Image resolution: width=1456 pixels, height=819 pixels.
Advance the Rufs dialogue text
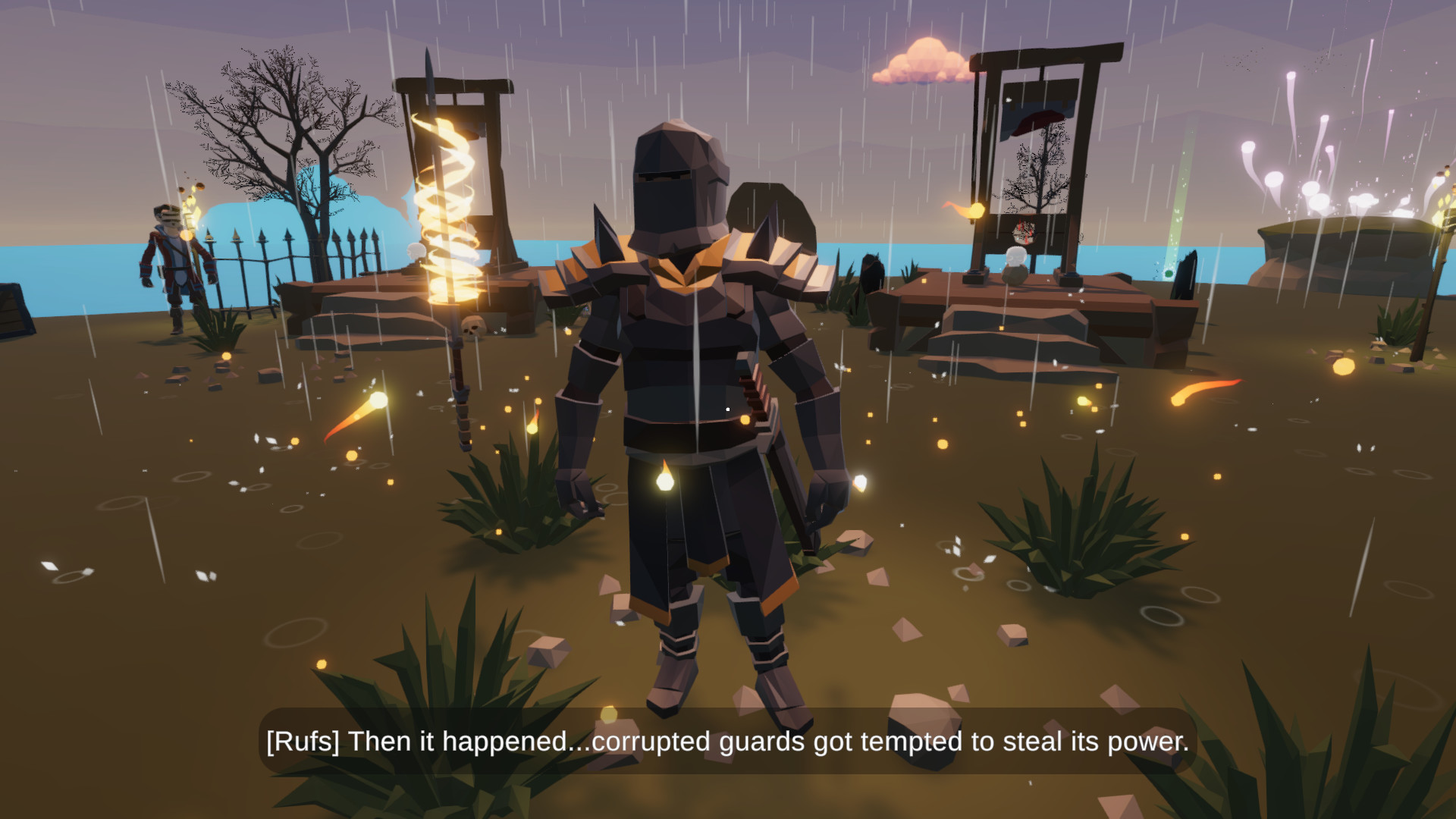(x=728, y=743)
